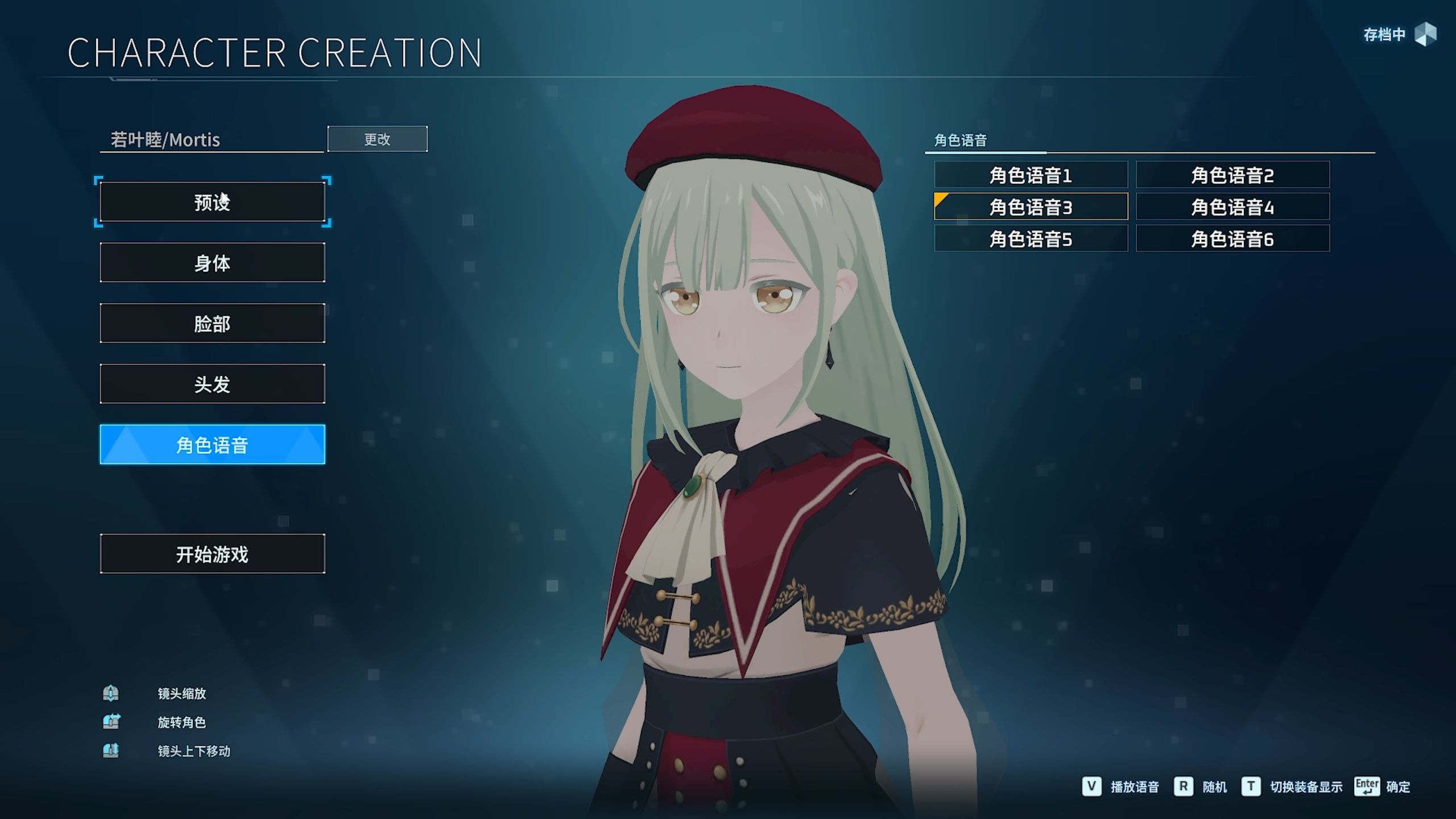Start the game with 开始游戏
1456x819 pixels.
[212, 553]
